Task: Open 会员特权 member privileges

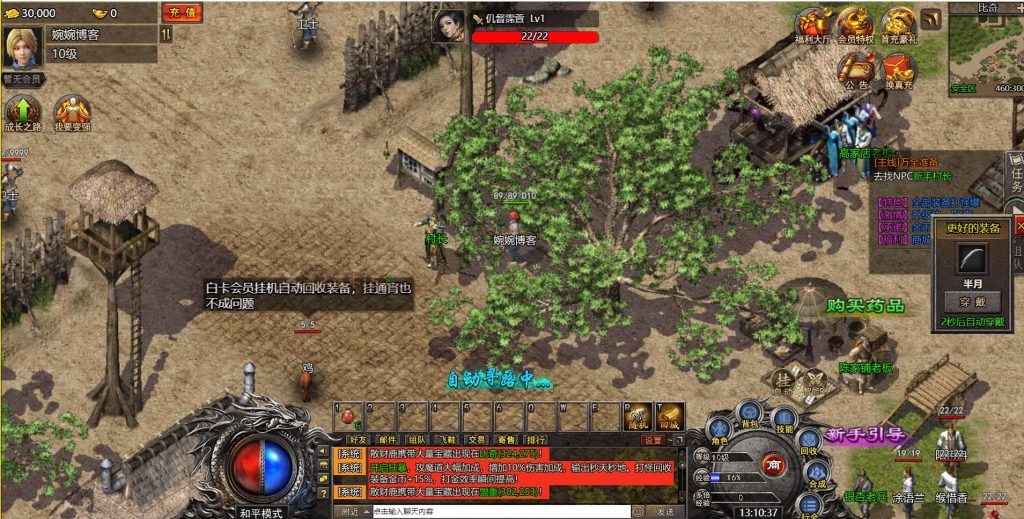Action: pyautogui.click(x=855, y=25)
